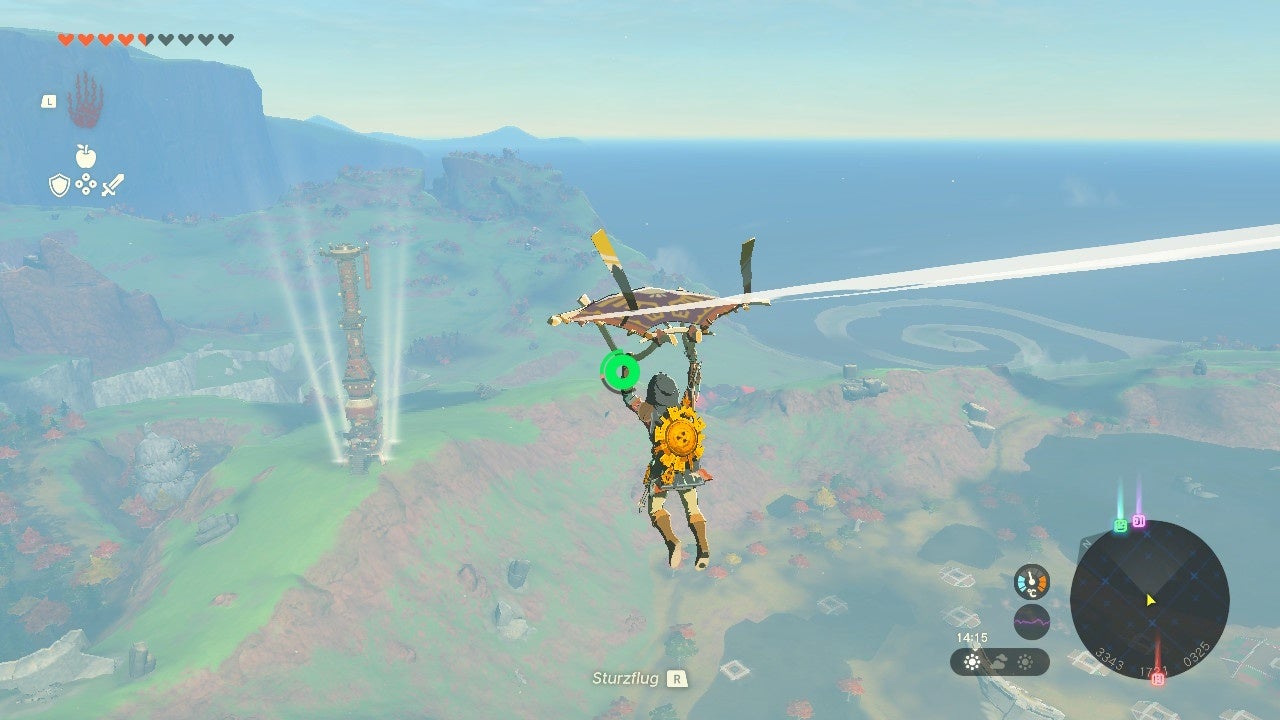Expand the L button ability prompt
1280x720 pixels.
point(49,101)
